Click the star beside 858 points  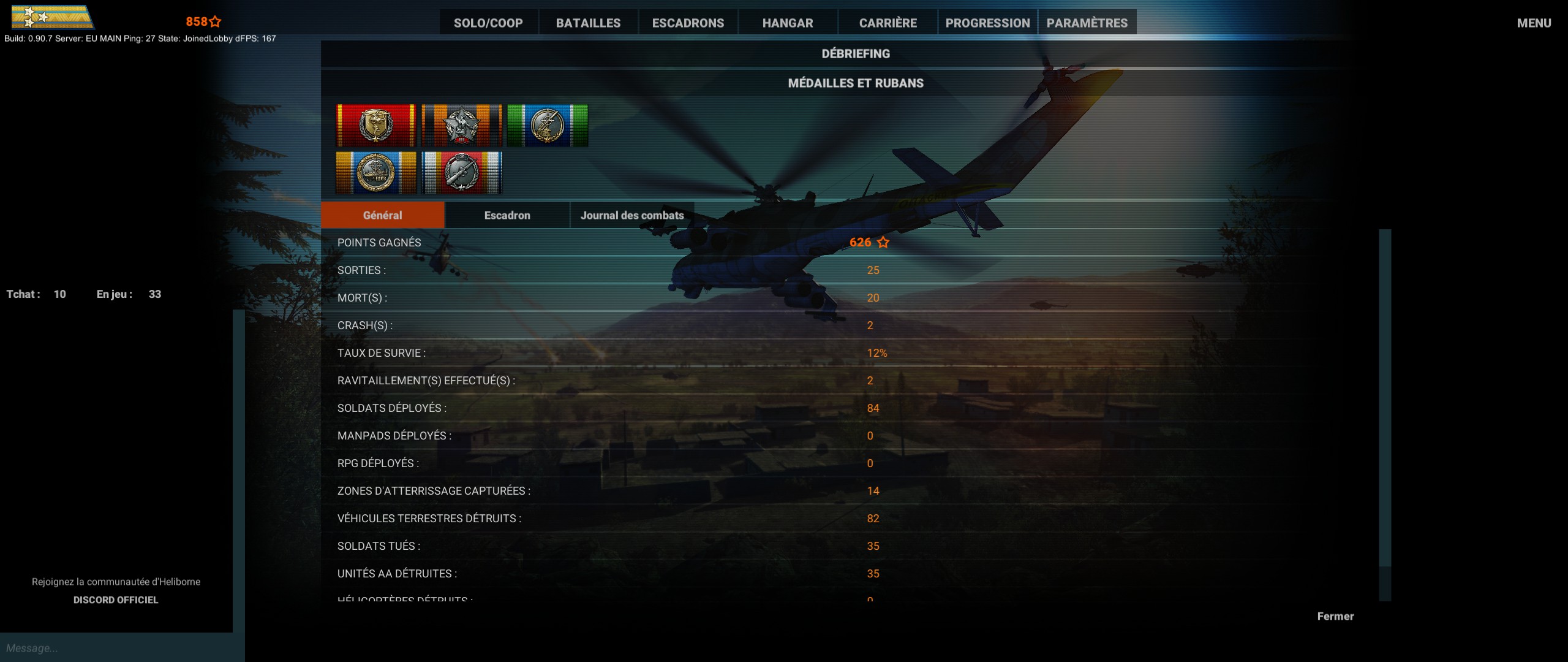click(x=214, y=21)
